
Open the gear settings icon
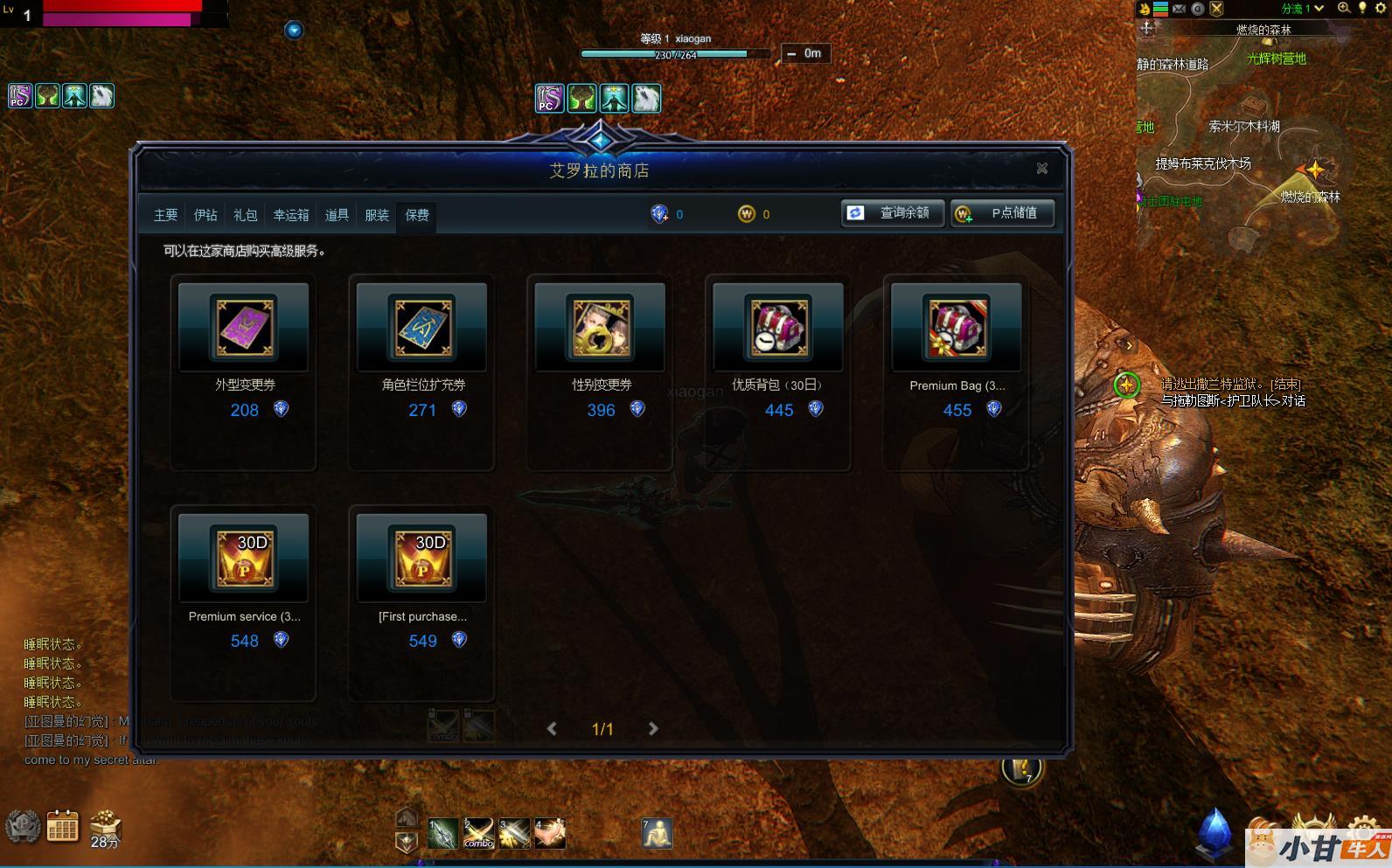1381,9
